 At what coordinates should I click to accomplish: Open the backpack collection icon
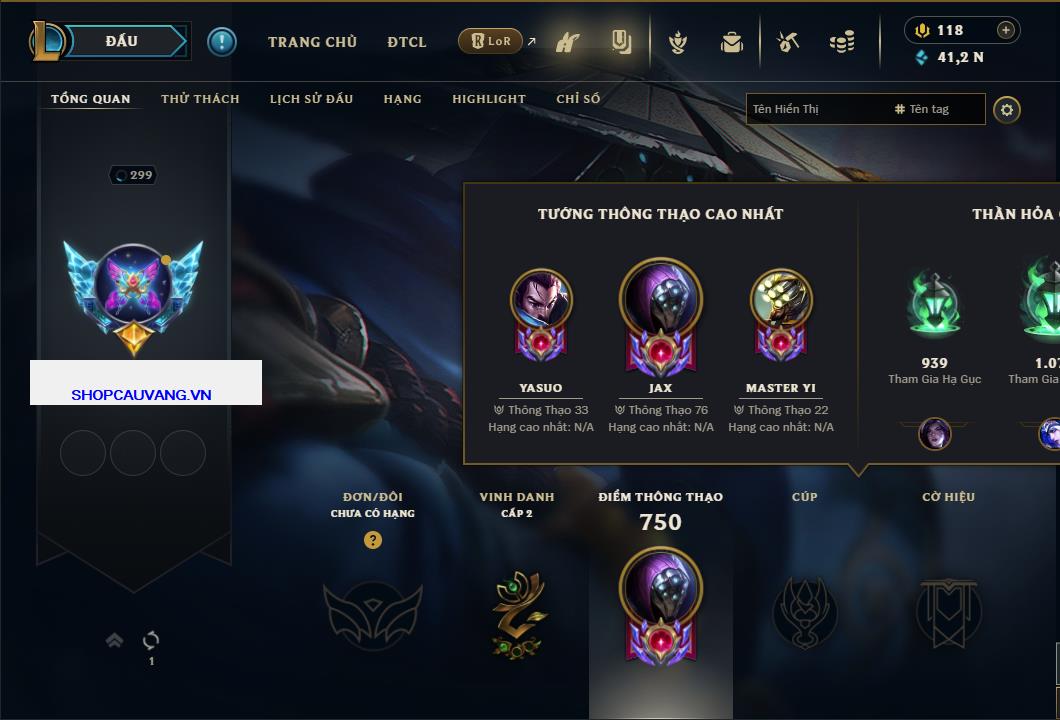pyautogui.click(x=732, y=42)
